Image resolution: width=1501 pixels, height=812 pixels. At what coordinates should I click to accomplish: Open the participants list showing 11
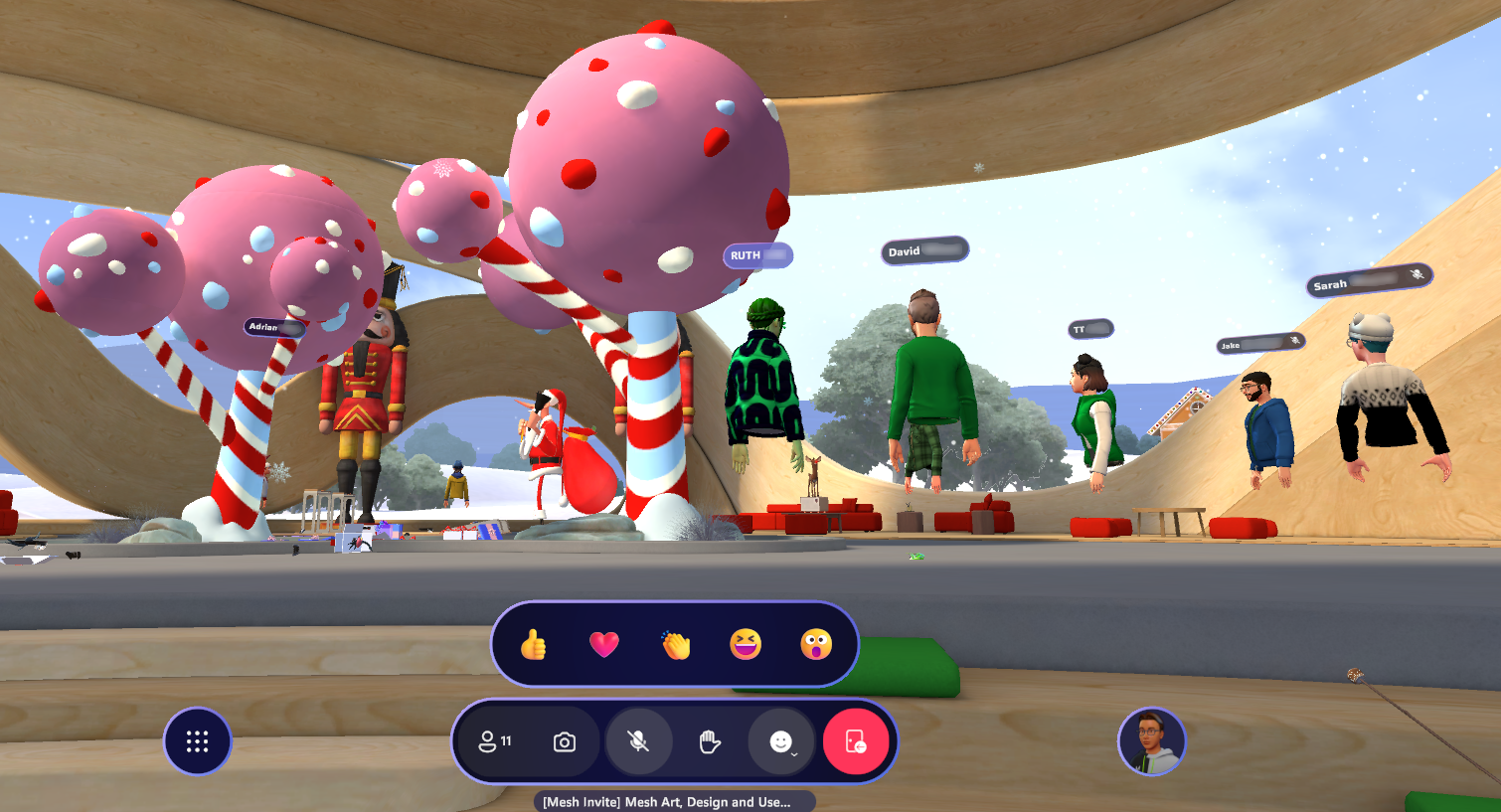495,741
